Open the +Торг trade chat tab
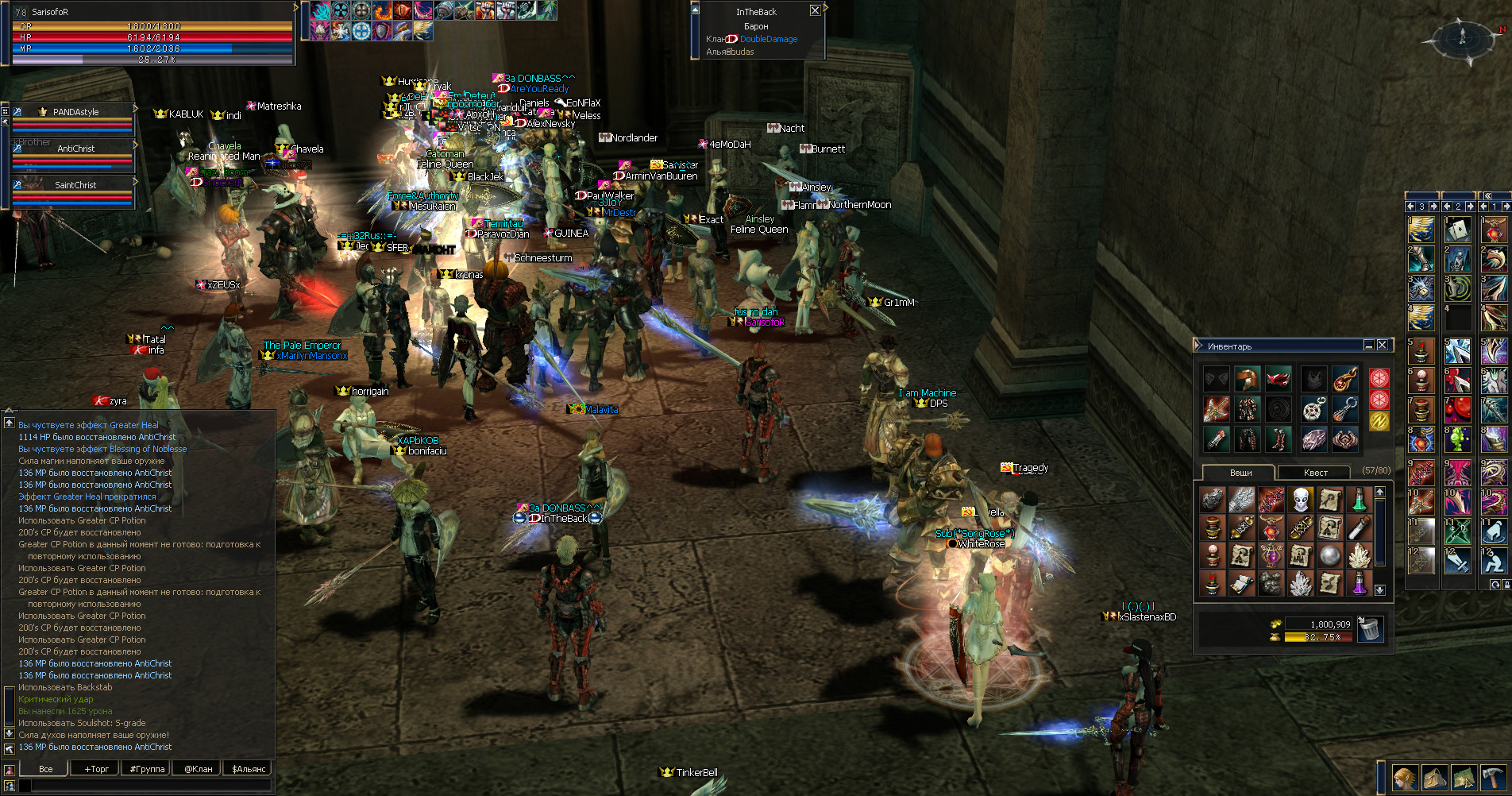1512x796 pixels. coord(97,769)
